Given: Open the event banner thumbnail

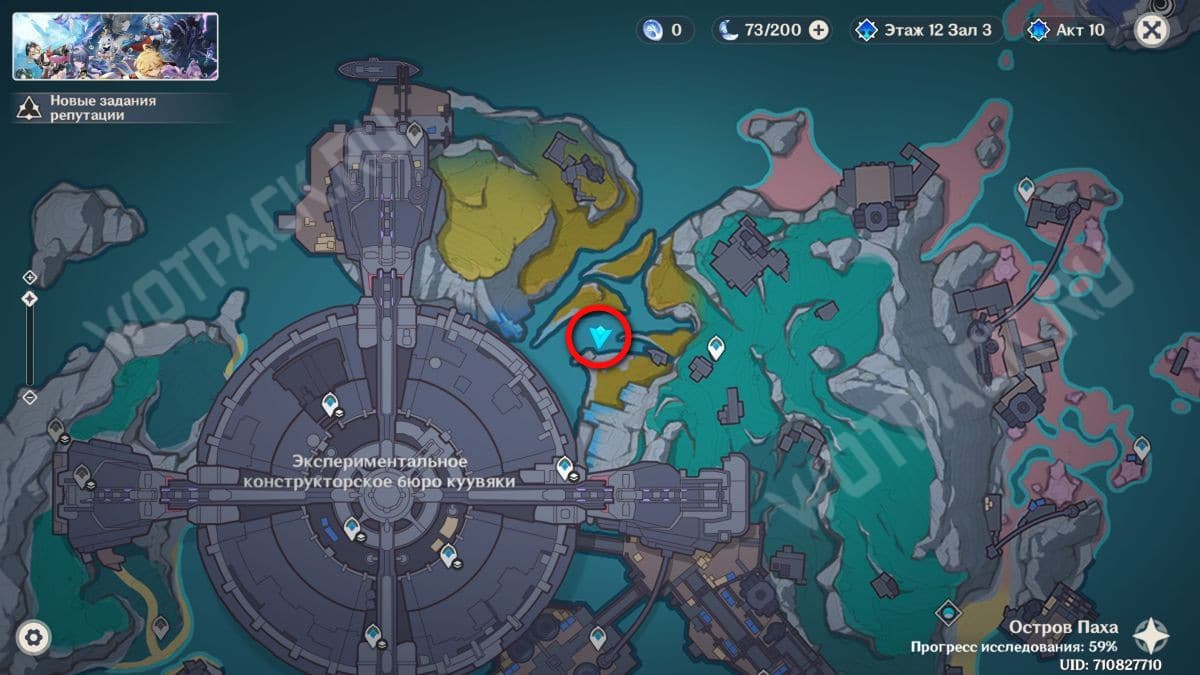Looking at the screenshot, I should pyautogui.click(x=115, y=46).
